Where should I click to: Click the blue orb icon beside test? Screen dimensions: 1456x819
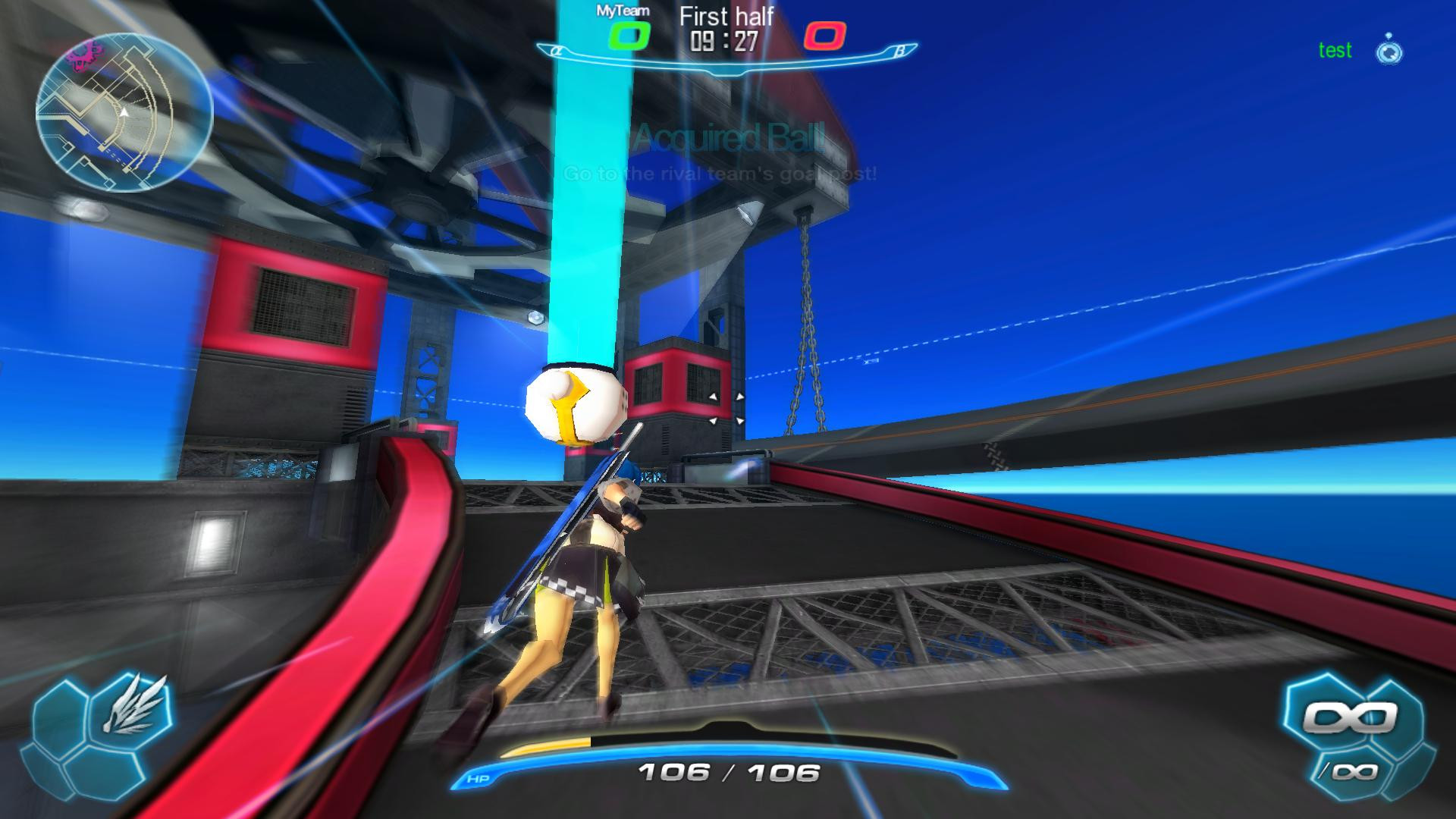point(1389,51)
